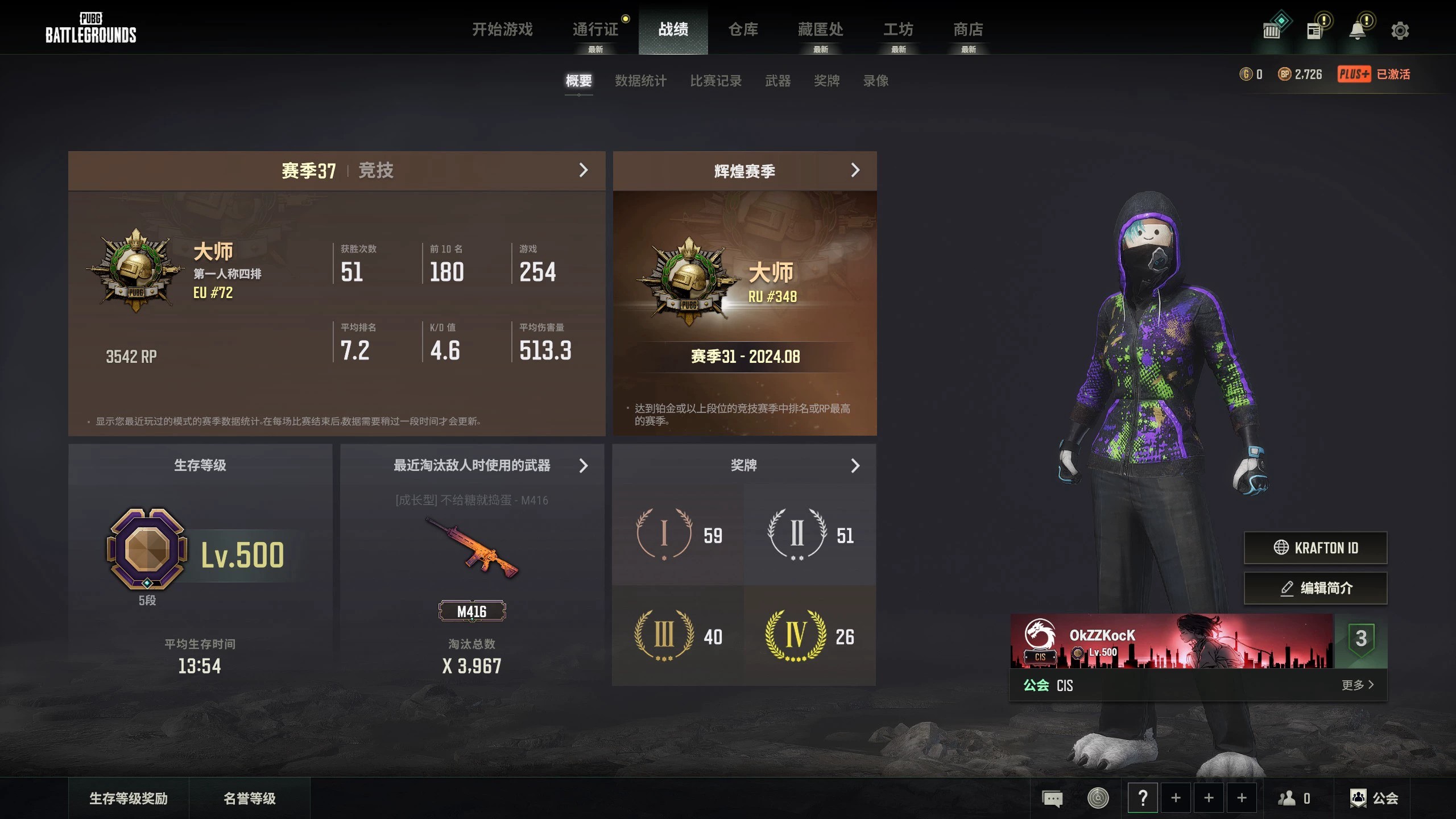Click the KRAFTON ID button
This screenshot has width=1456, height=819.
[1315, 548]
